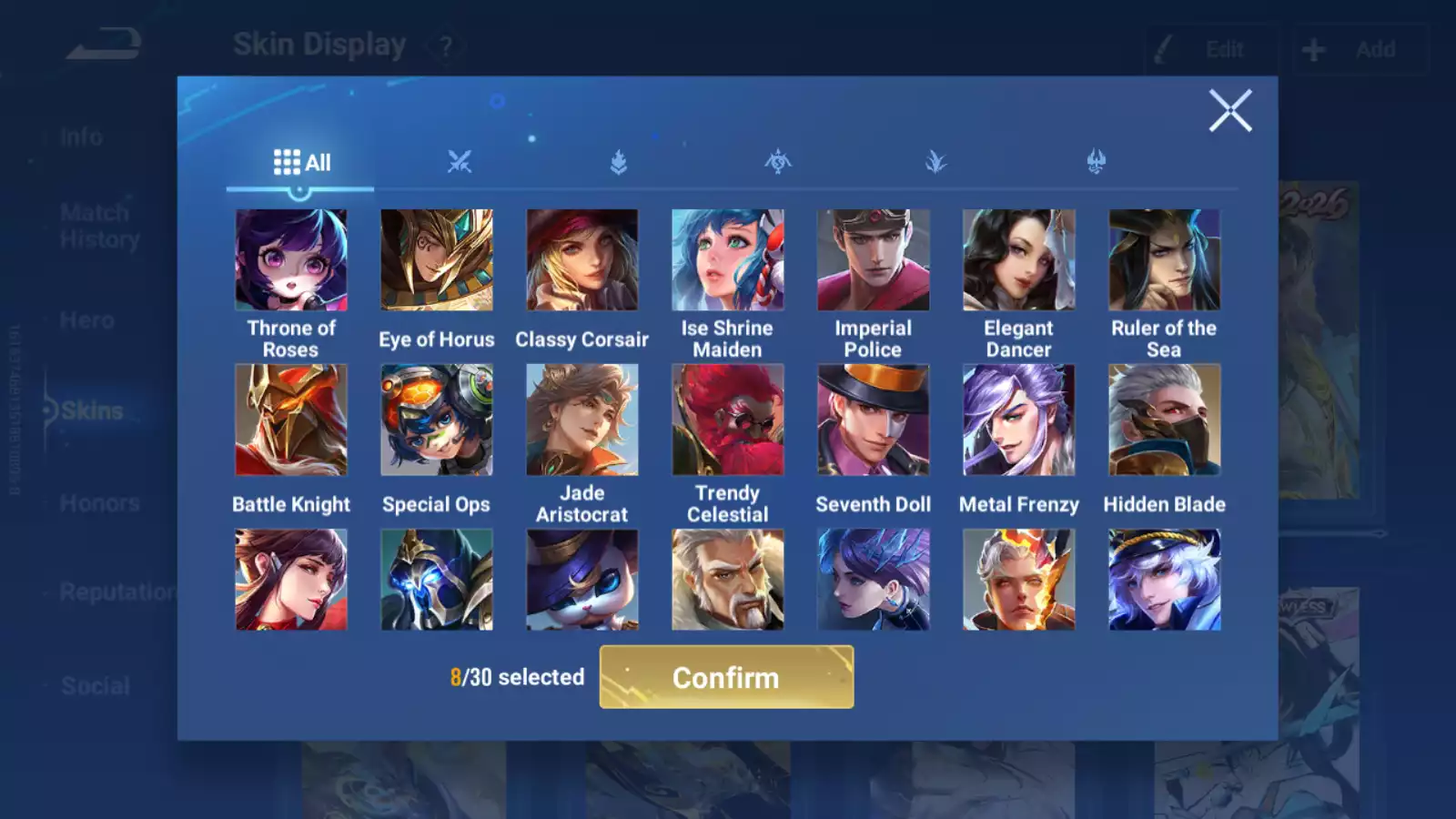Close the skin selection dialog
This screenshot has height=819, width=1456.
tap(1231, 112)
